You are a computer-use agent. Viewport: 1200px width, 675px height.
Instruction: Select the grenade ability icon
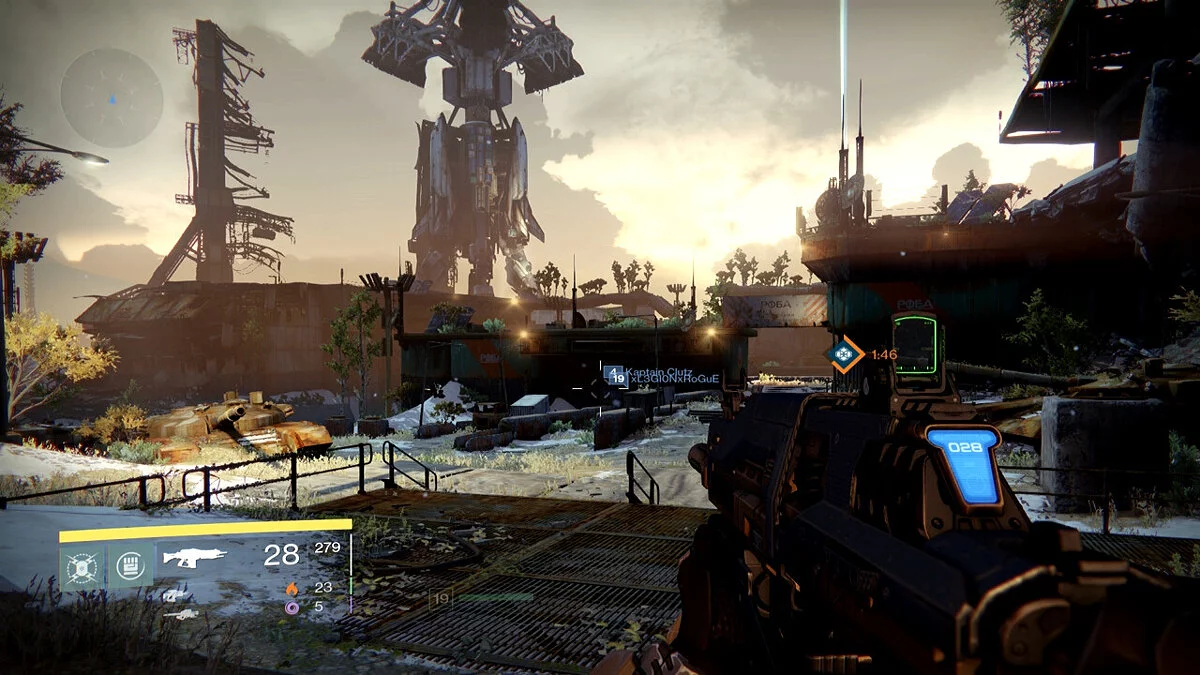tap(78, 567)
